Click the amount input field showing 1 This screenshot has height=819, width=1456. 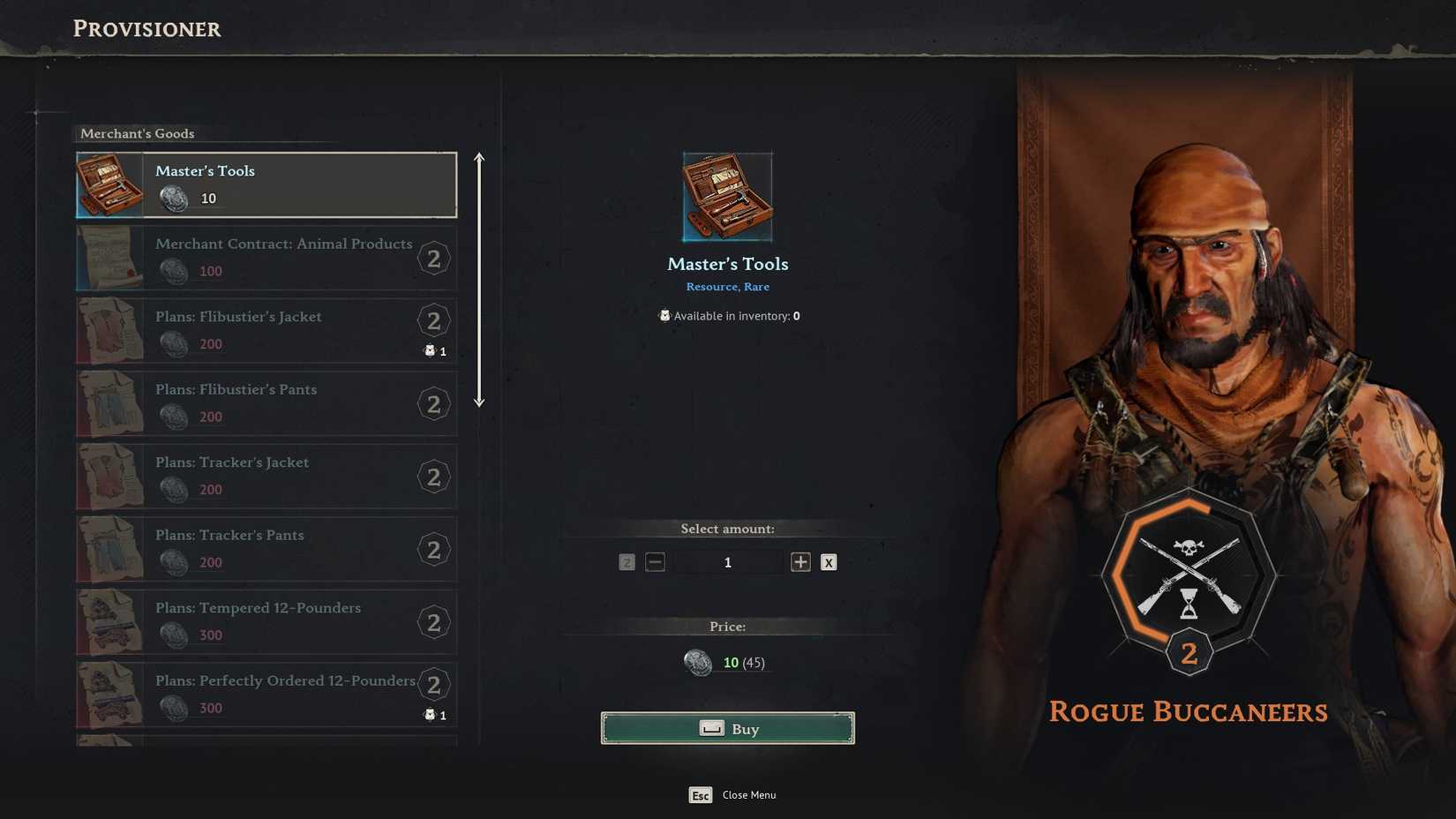727,561
